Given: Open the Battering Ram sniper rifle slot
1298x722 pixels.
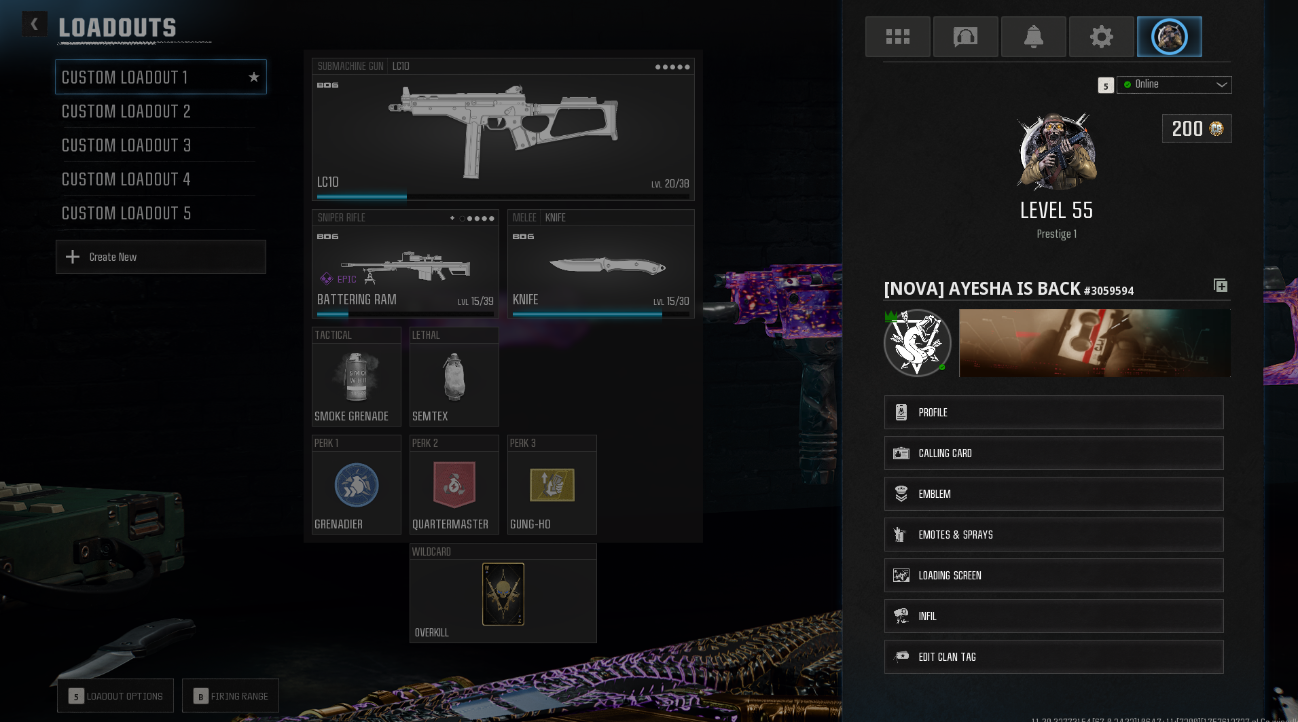Looking at the screenshot, I should pyautogui.click(x=405, y=263).
